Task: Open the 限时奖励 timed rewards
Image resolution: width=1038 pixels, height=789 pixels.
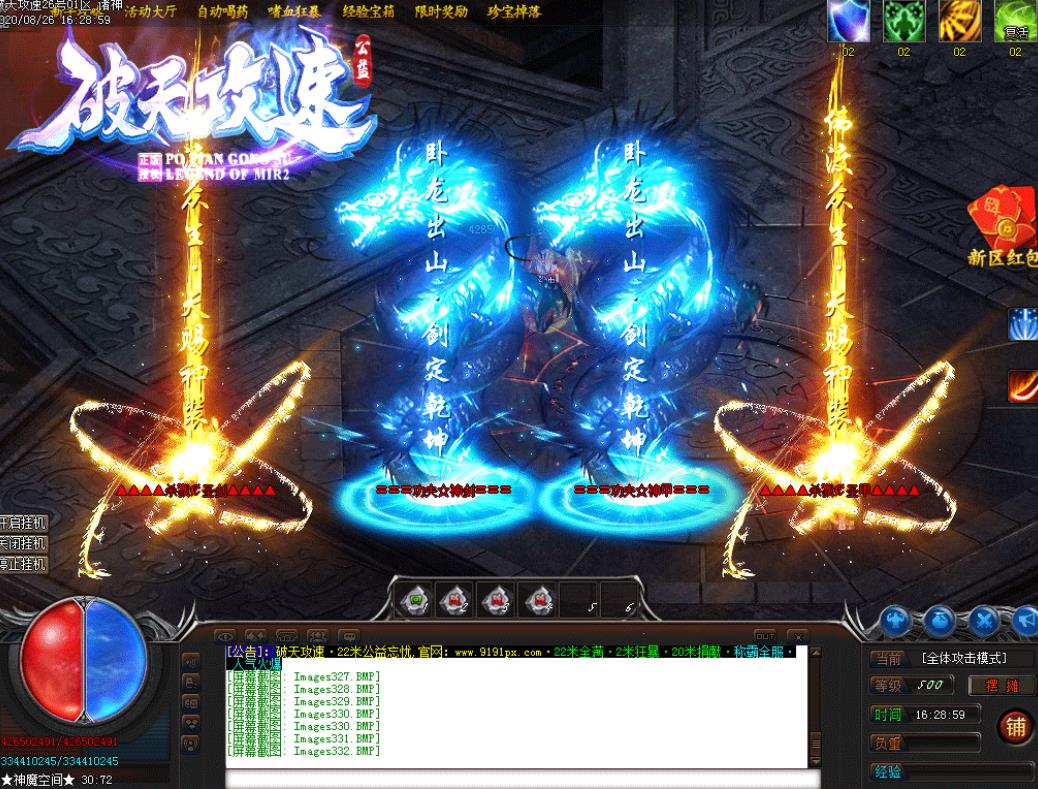Action: click(x=441, y=11)
